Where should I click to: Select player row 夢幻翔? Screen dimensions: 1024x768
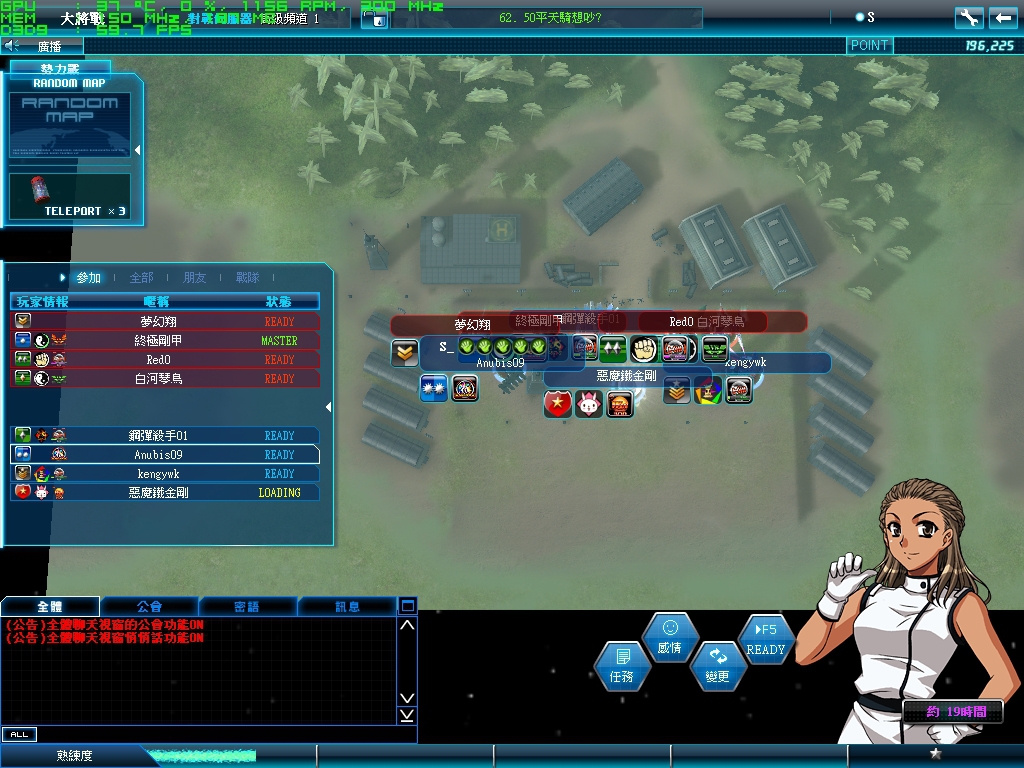(165, 322)
